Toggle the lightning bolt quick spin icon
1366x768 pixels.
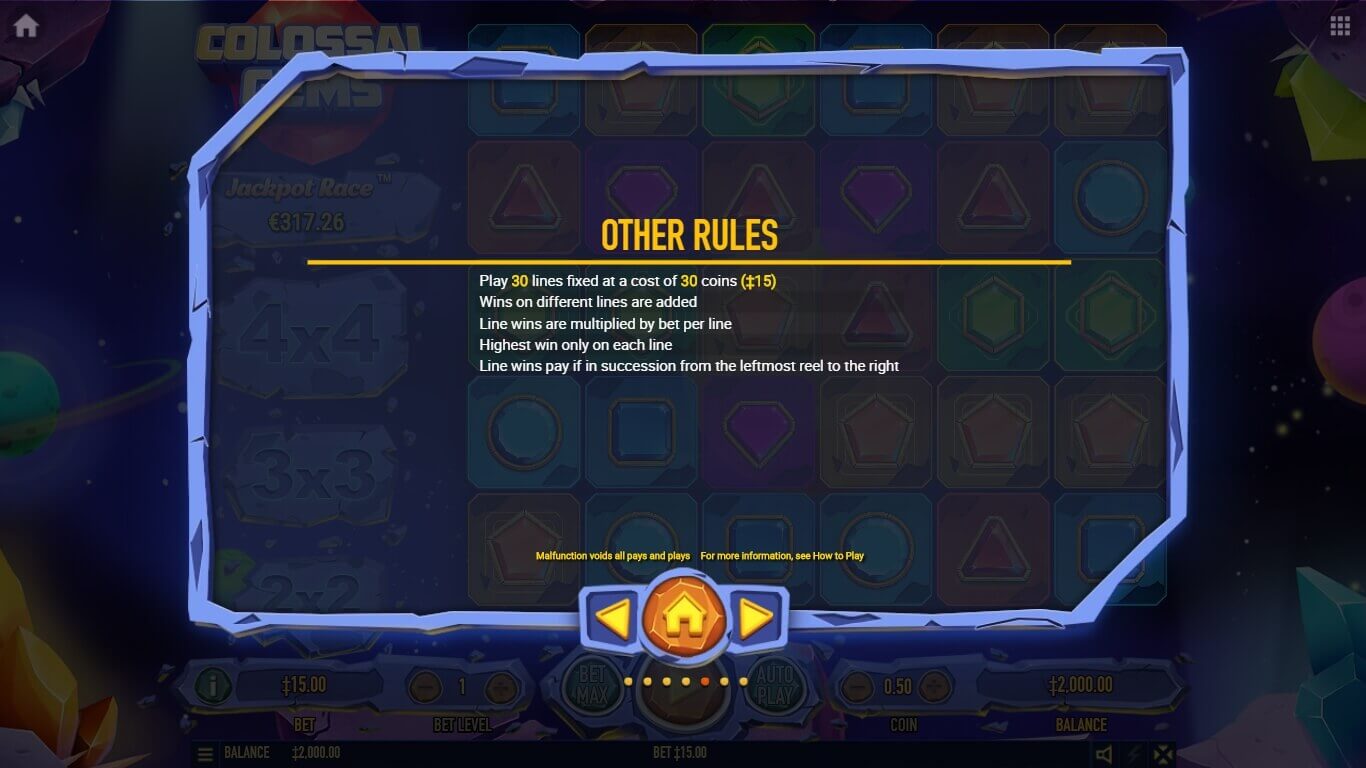click(1134, 754)
